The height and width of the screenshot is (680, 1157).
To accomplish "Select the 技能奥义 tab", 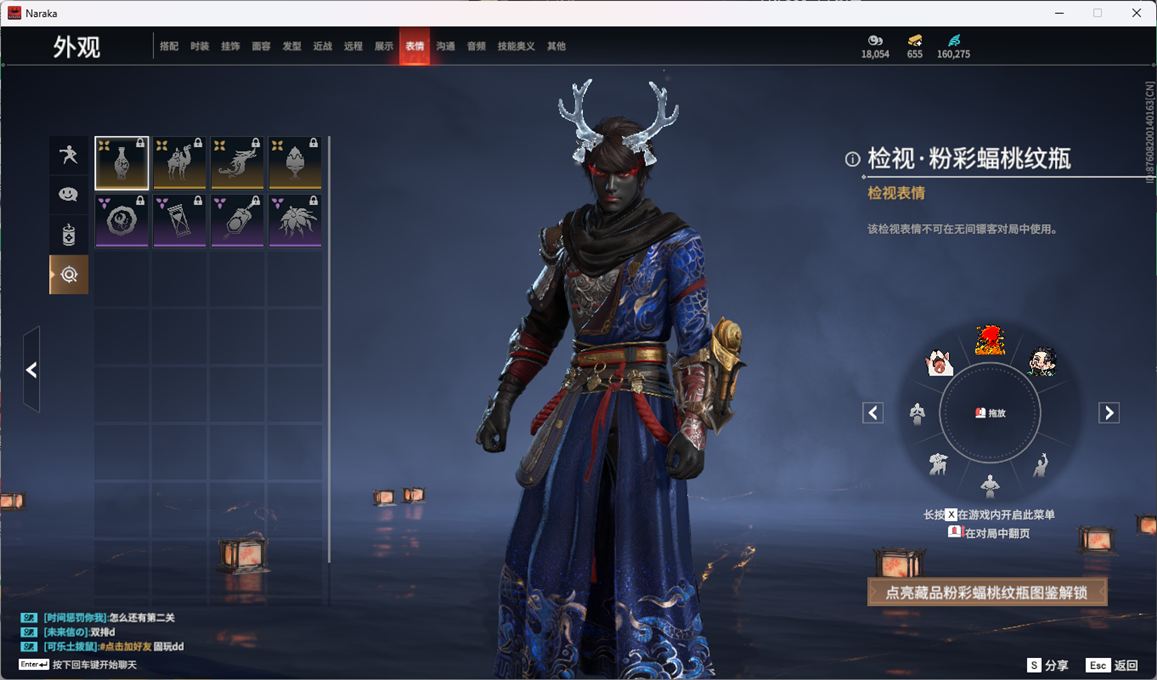I will [516, 46].
